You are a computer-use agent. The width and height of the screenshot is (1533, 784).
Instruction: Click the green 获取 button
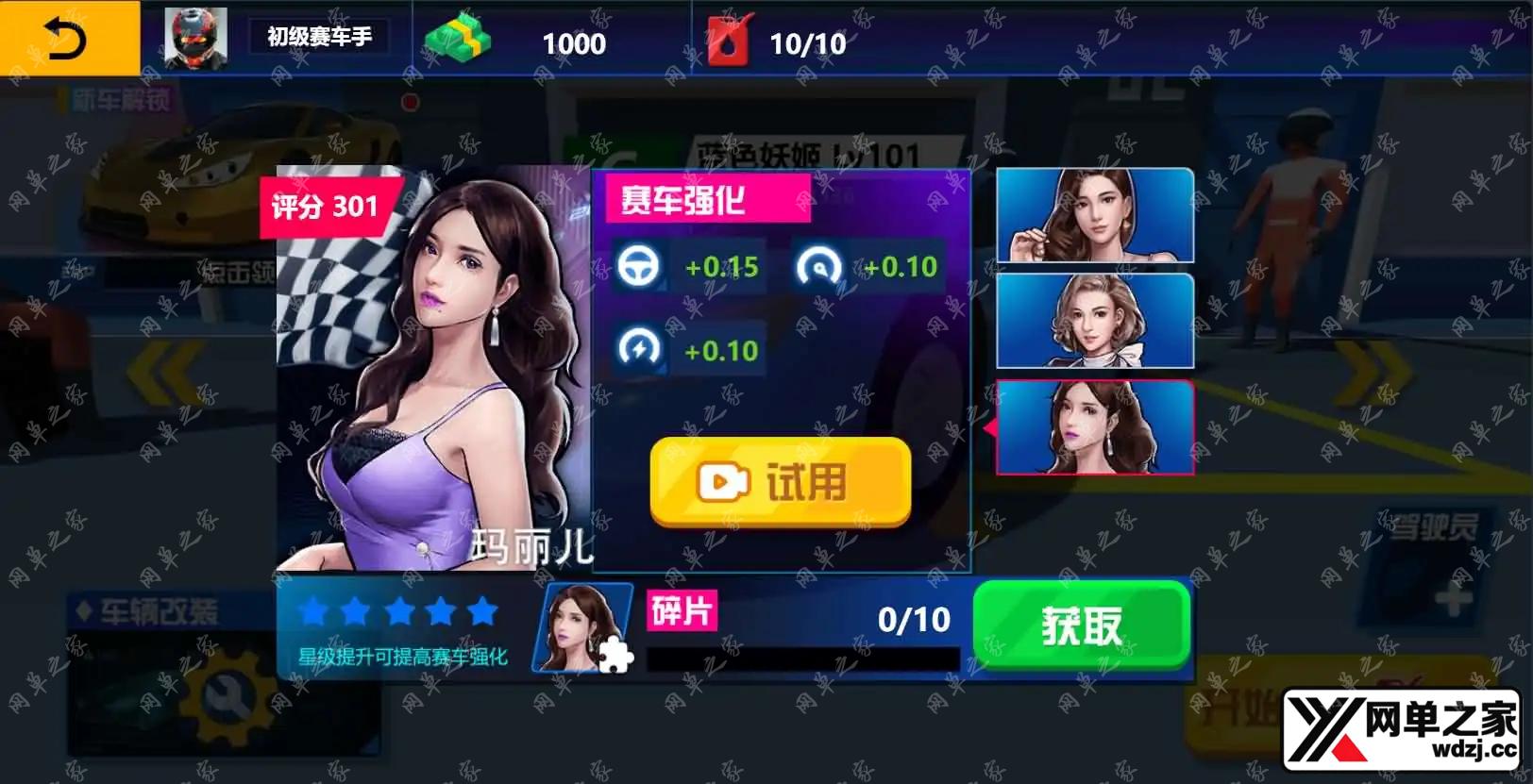(x=1081, y=626)
